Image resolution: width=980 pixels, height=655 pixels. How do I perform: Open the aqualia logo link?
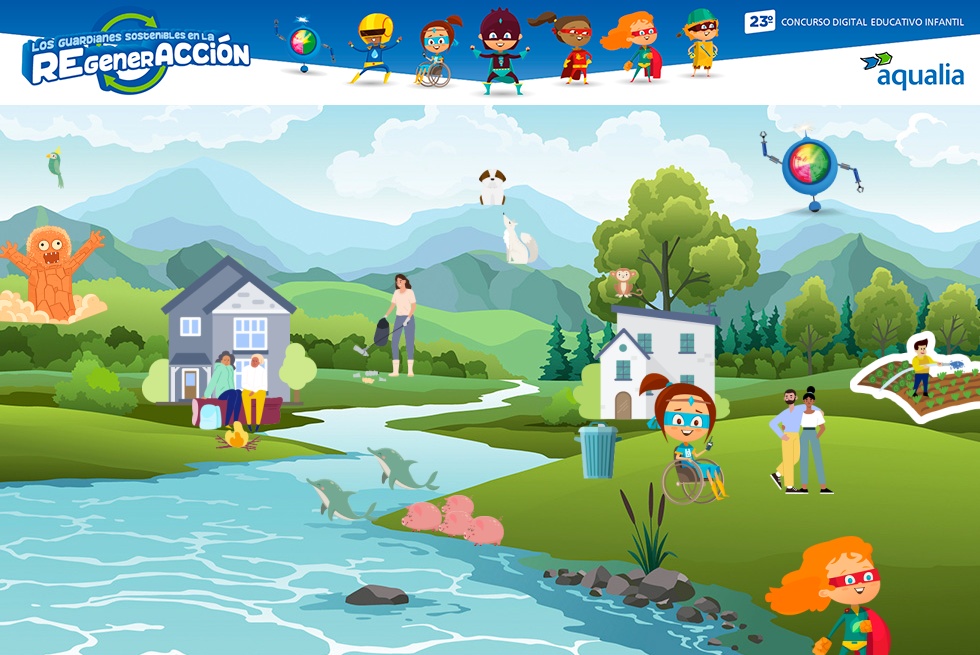(911, 69)
